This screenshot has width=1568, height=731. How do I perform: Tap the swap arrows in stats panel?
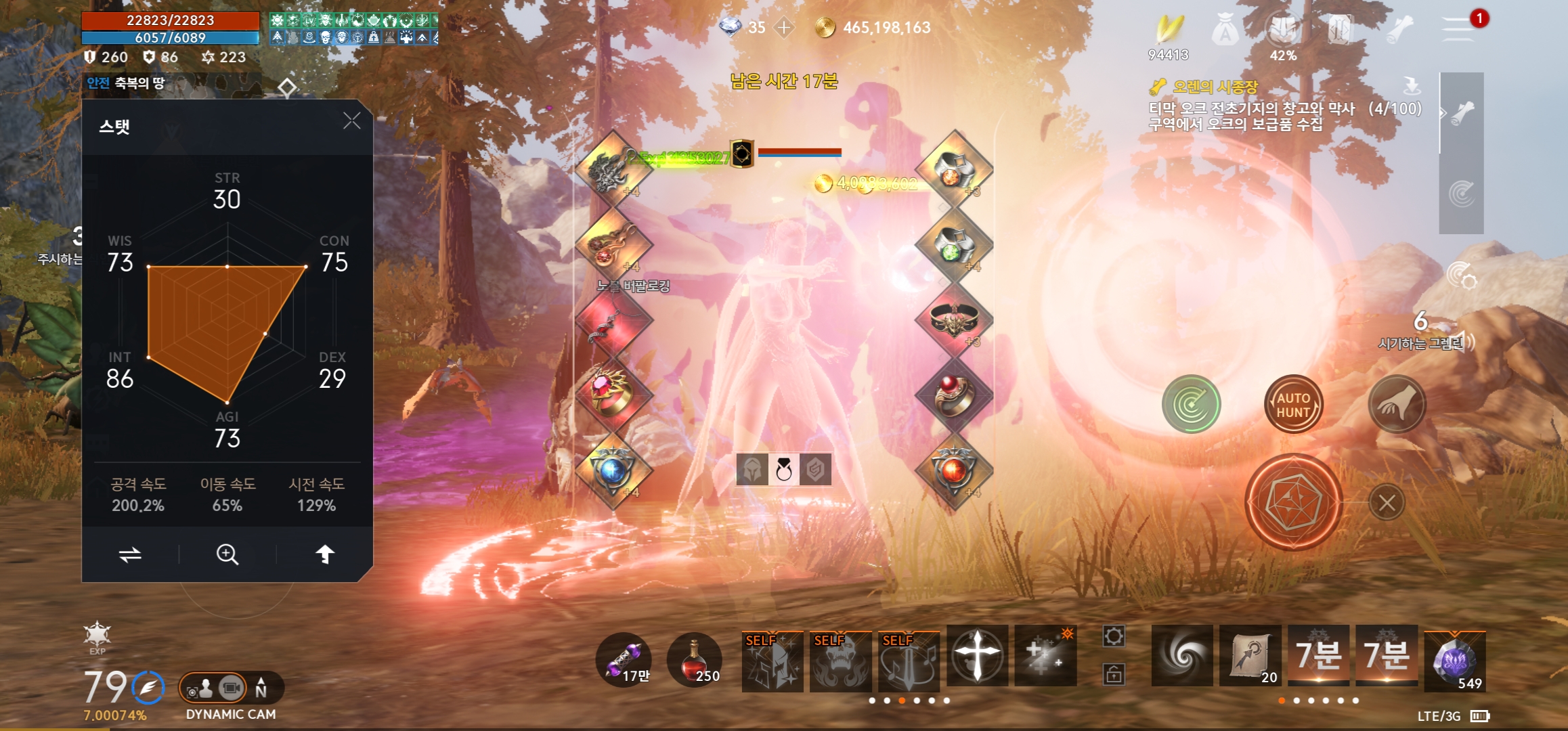(x=130, y=555)
